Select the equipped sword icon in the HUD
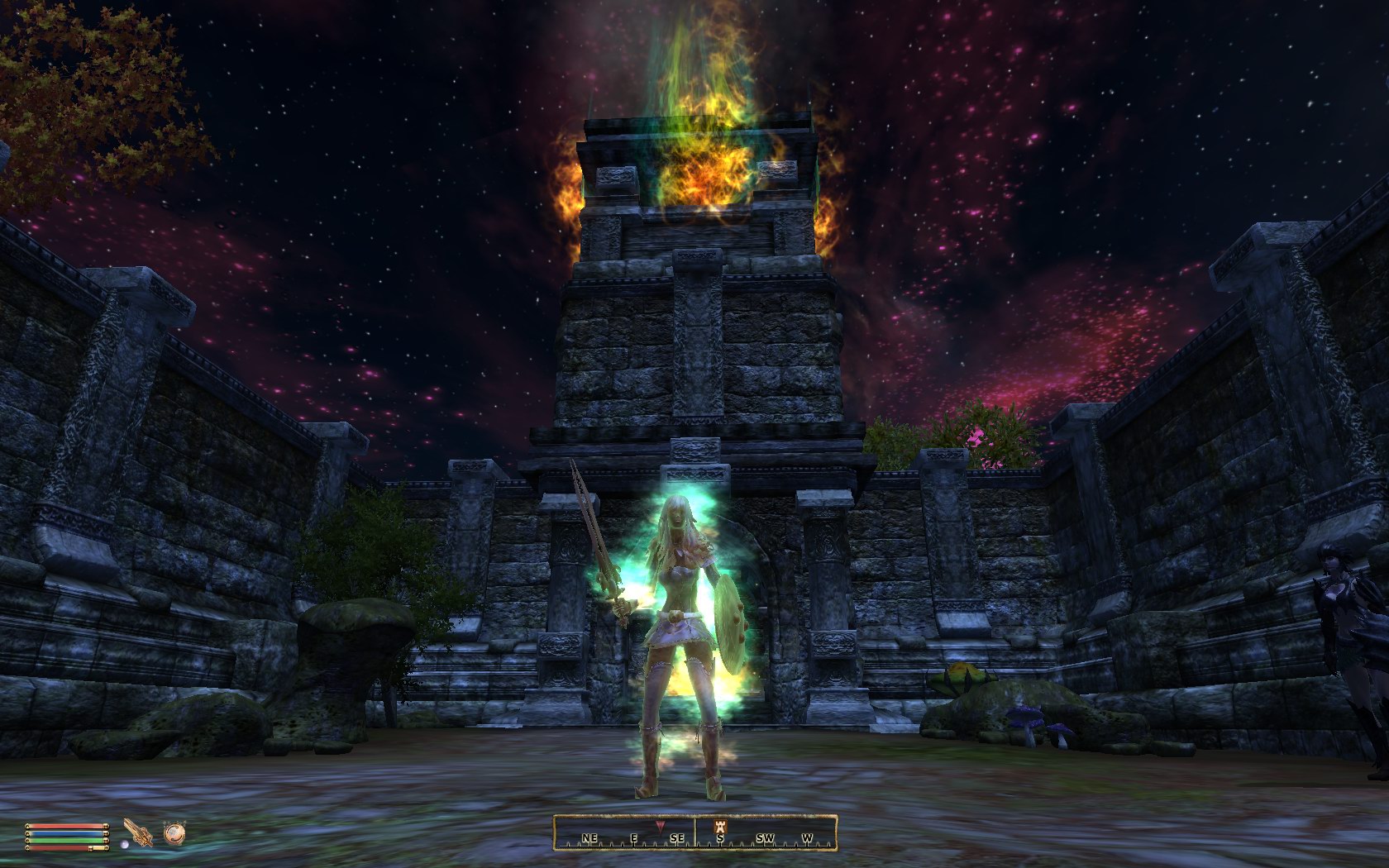The width and height of the screenshot is (1389, 868). (137, 832)
